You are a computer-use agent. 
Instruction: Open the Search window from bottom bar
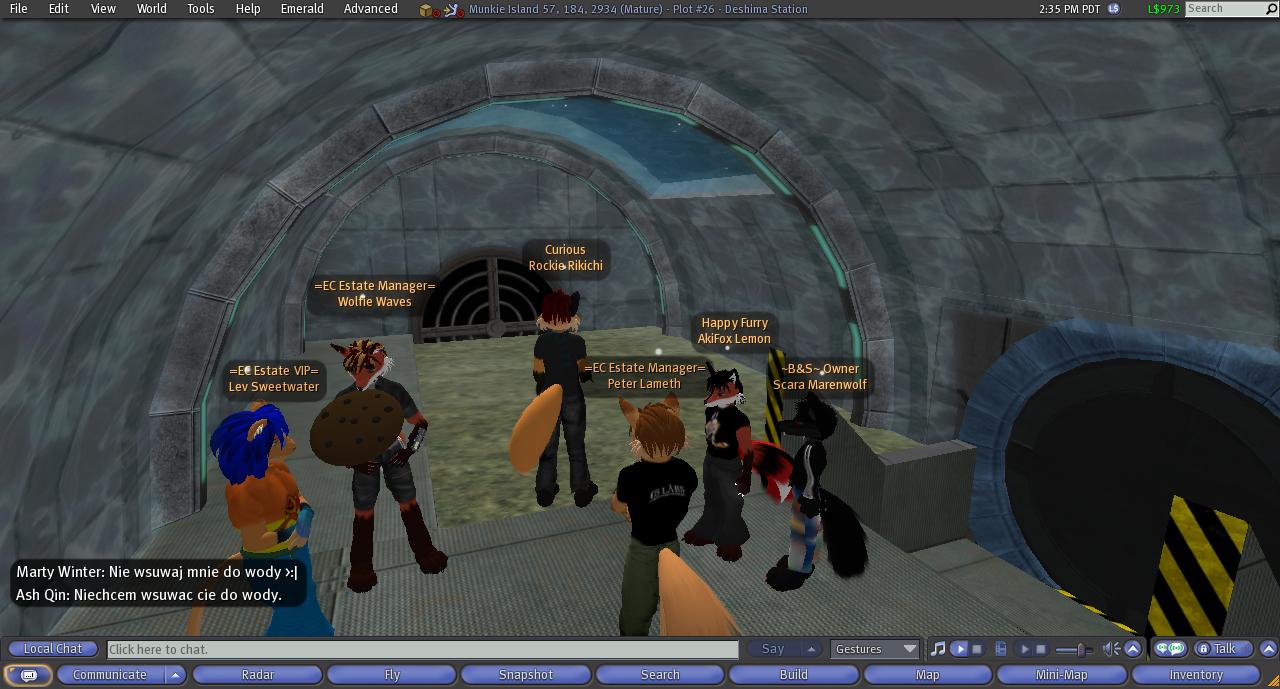tap(660, 675)
